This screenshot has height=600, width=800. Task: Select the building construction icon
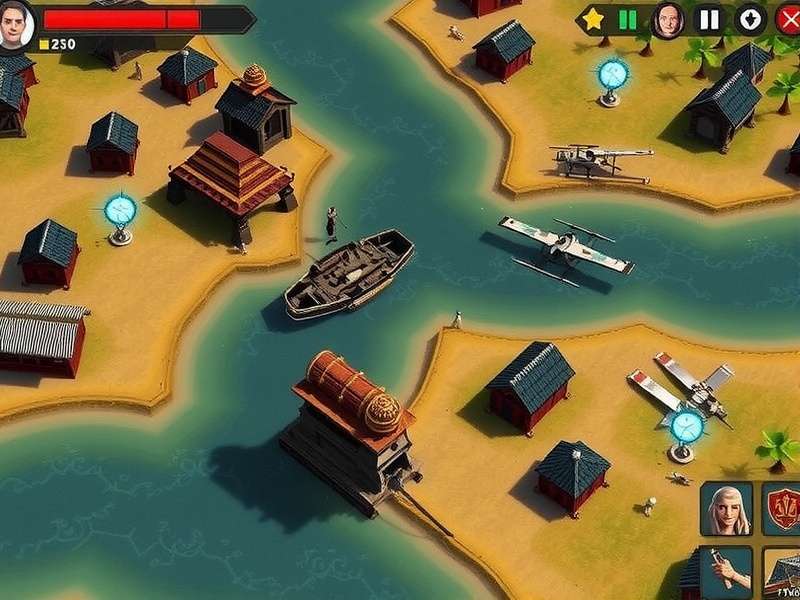click(783, 573)
